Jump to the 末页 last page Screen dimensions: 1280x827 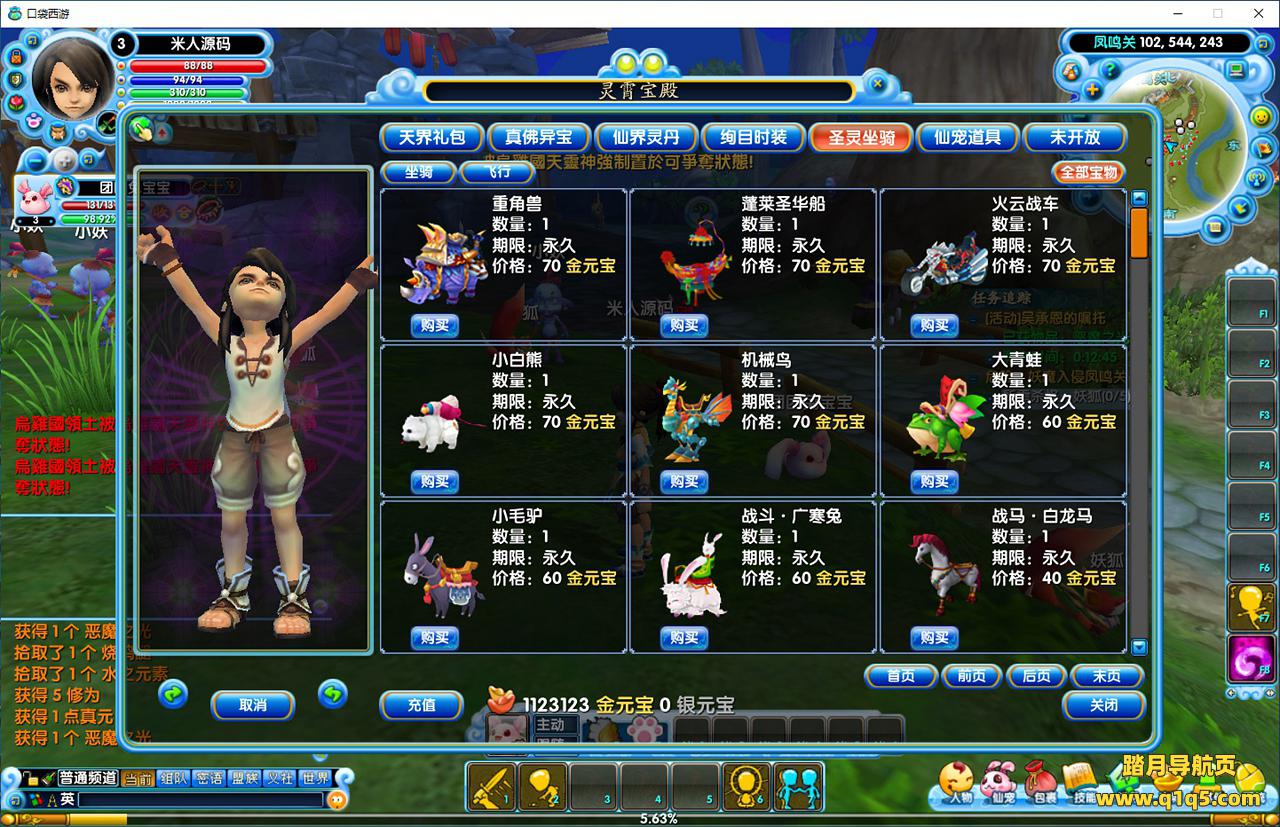1106,676
